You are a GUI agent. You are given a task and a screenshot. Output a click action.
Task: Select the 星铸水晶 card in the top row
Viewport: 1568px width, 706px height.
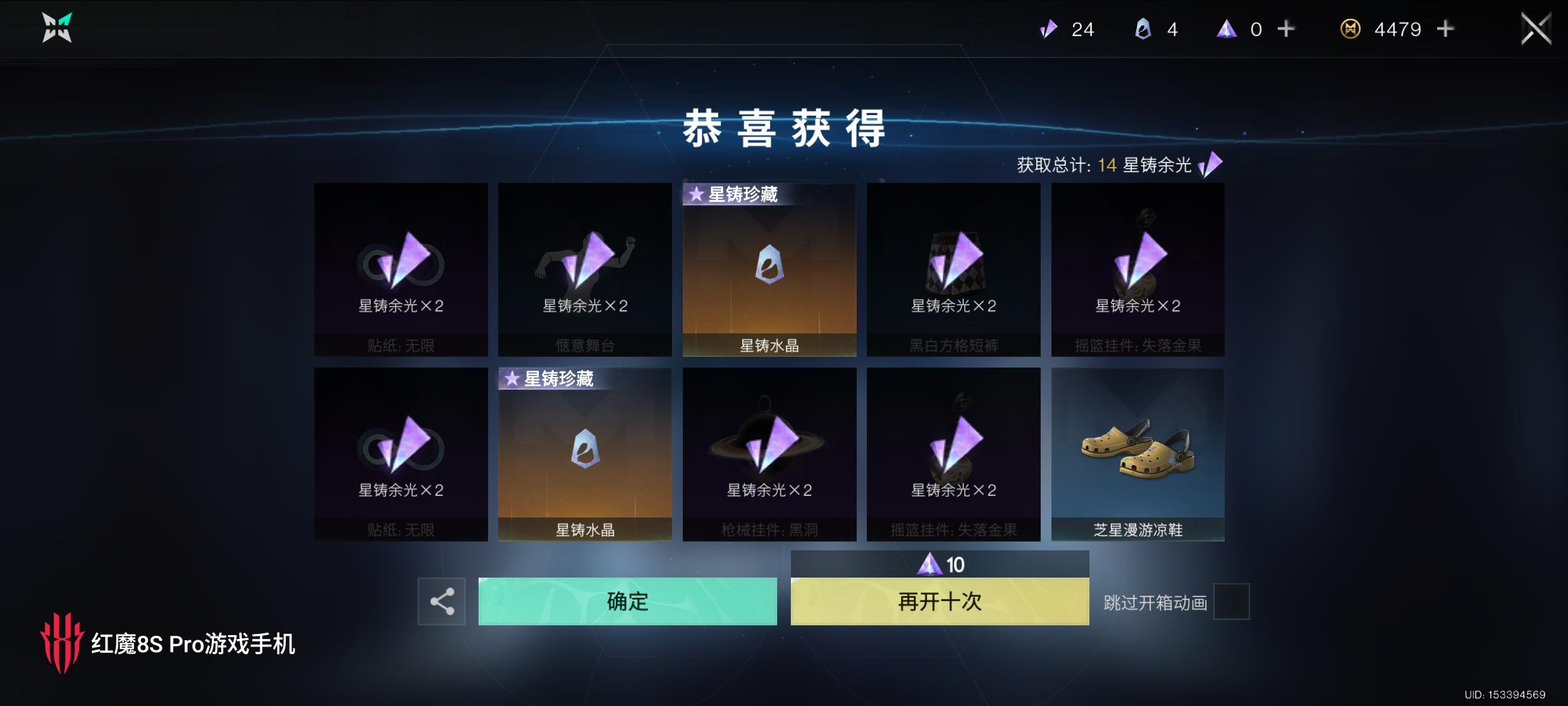(769, 269)
